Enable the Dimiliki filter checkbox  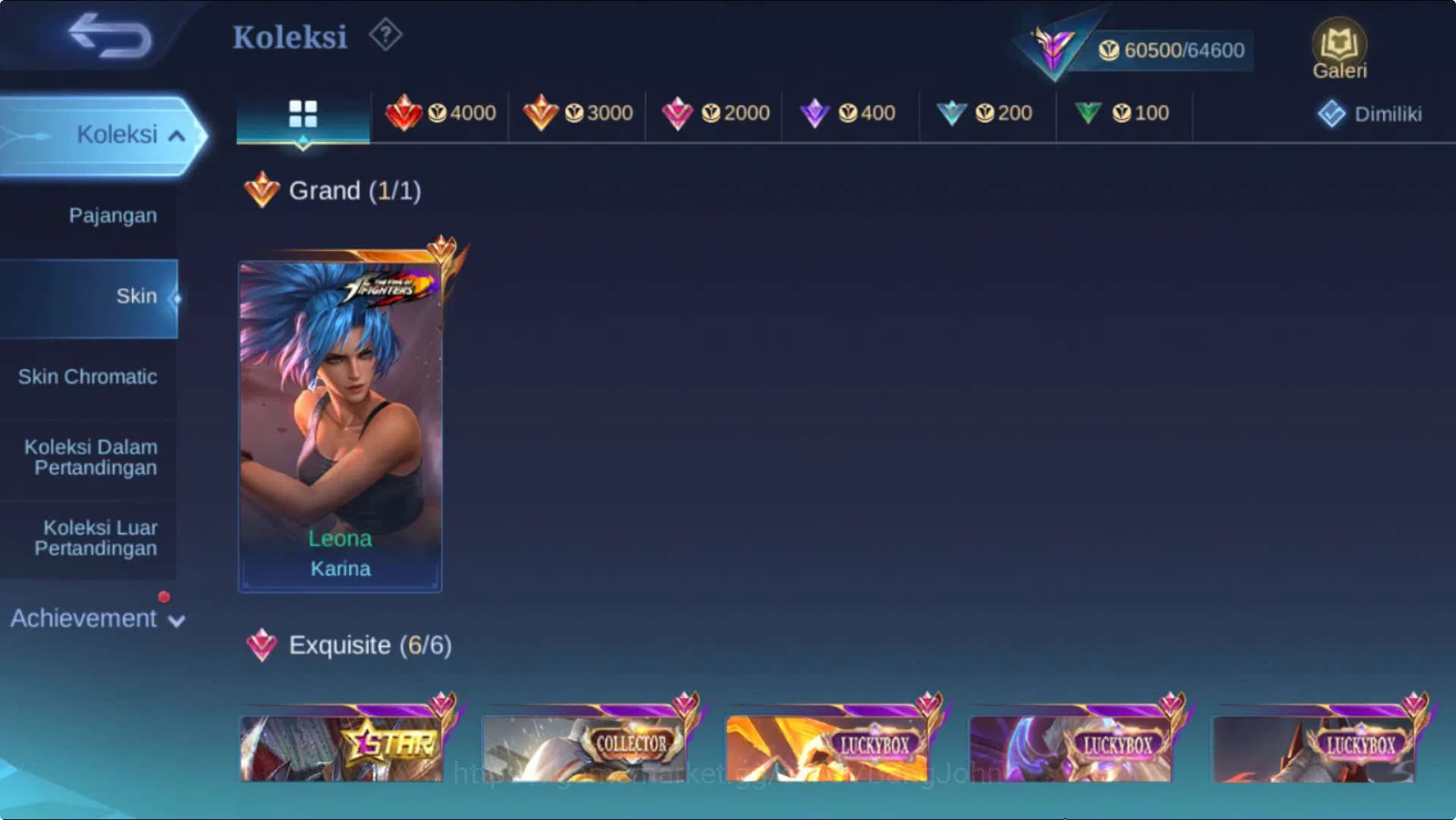tap(1332, 112)
